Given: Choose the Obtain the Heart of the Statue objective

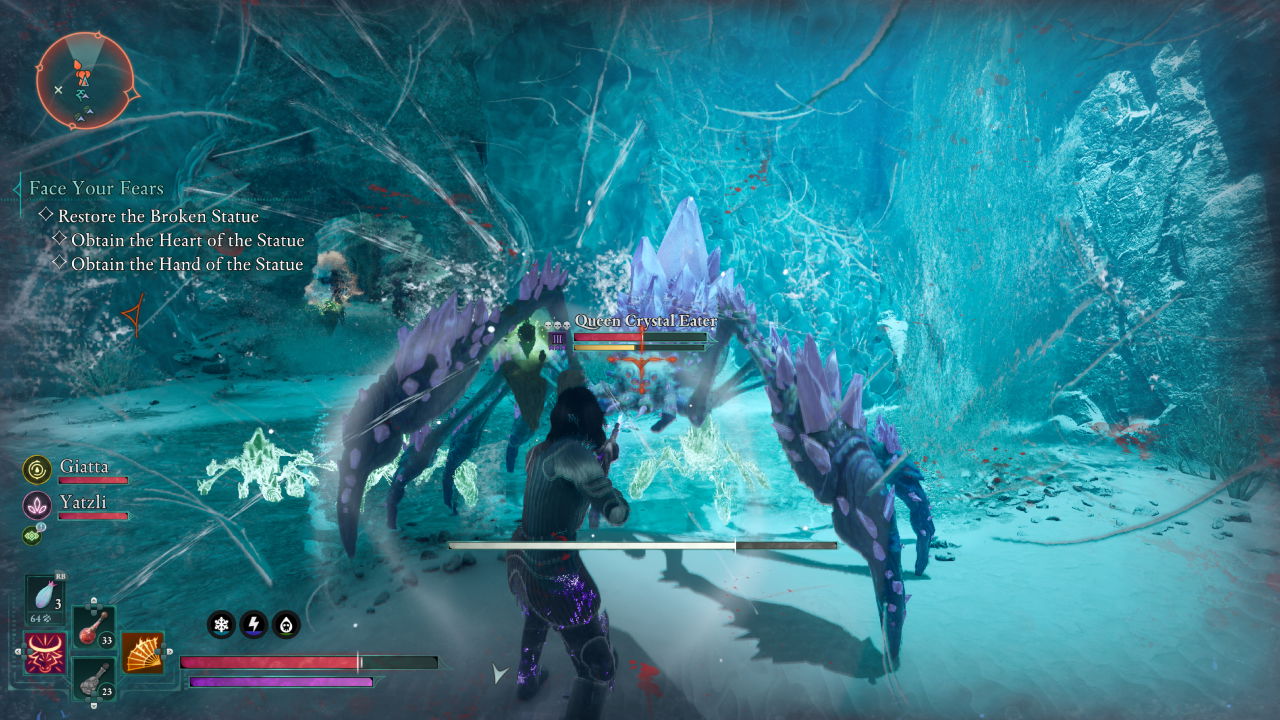Looking at the screenshot, I should pyautogui.click(x=187, y=240).
